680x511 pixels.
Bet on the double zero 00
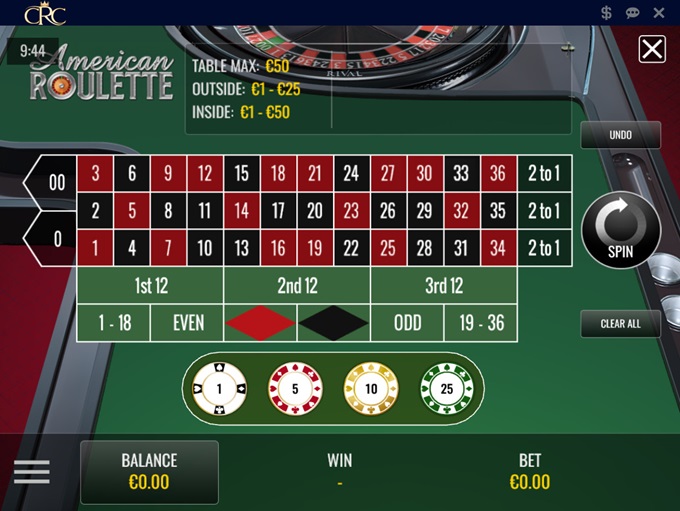pyautogui.click(x=56, y=183)
